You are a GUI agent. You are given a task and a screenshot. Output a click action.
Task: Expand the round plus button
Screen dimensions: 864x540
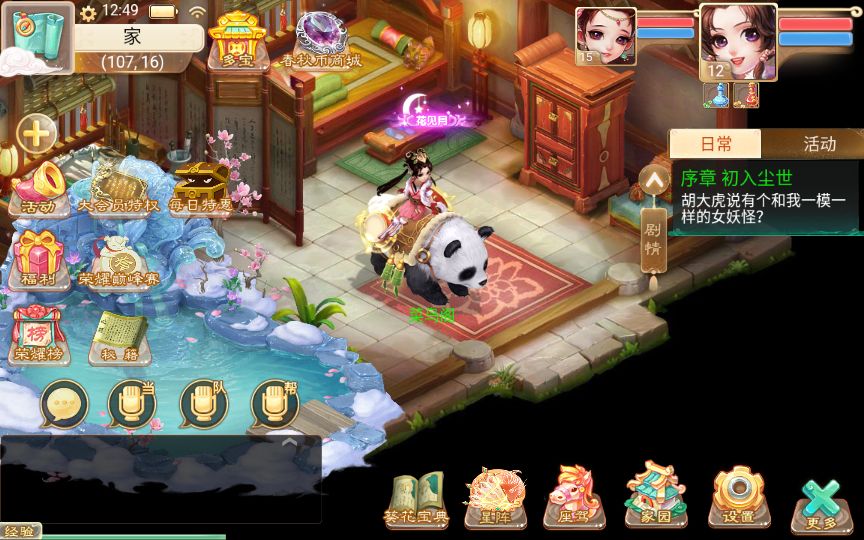click(37, 132)
